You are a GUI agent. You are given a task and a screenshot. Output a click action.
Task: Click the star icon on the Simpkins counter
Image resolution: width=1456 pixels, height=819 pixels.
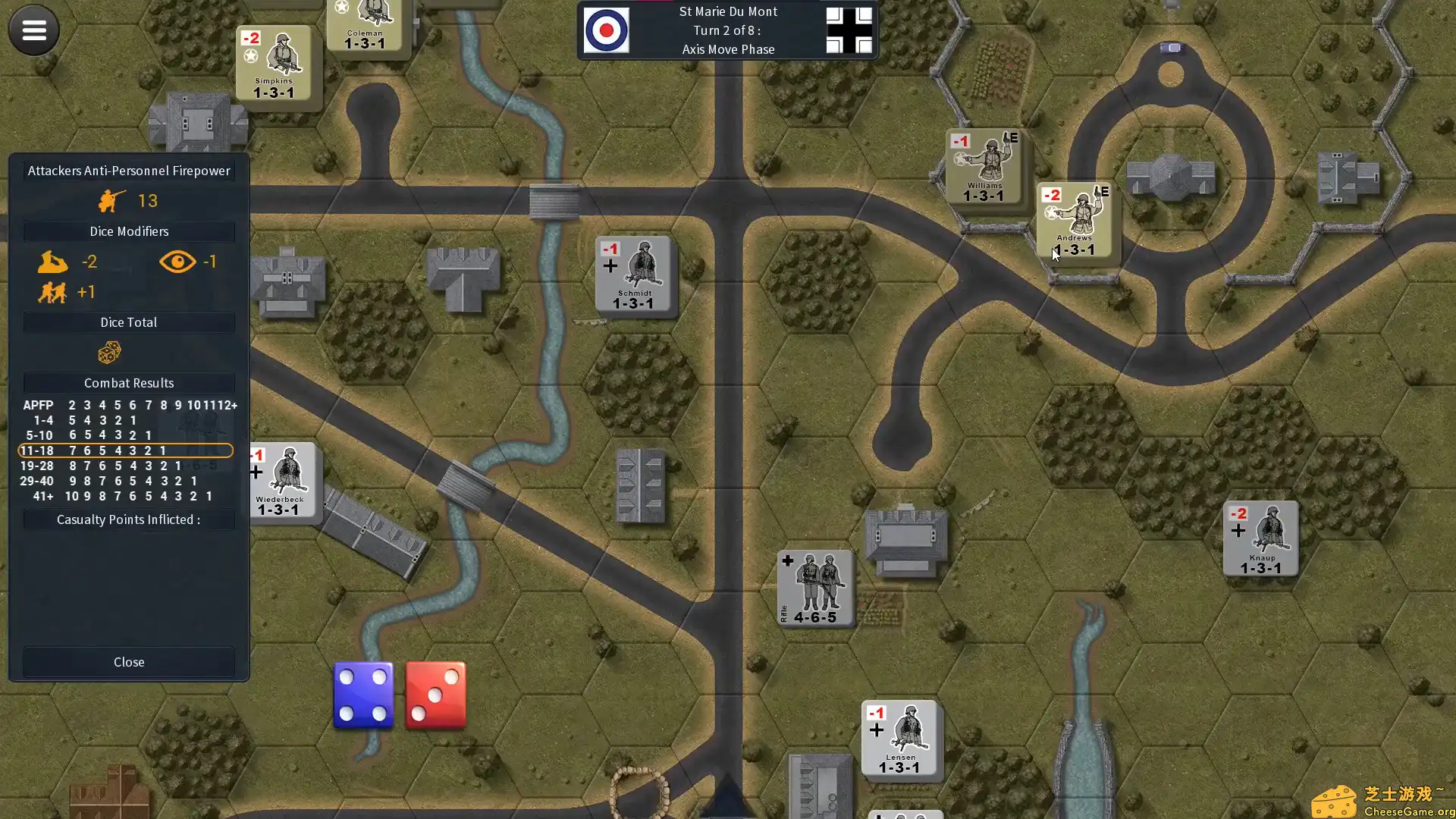[x=250, y=54]
